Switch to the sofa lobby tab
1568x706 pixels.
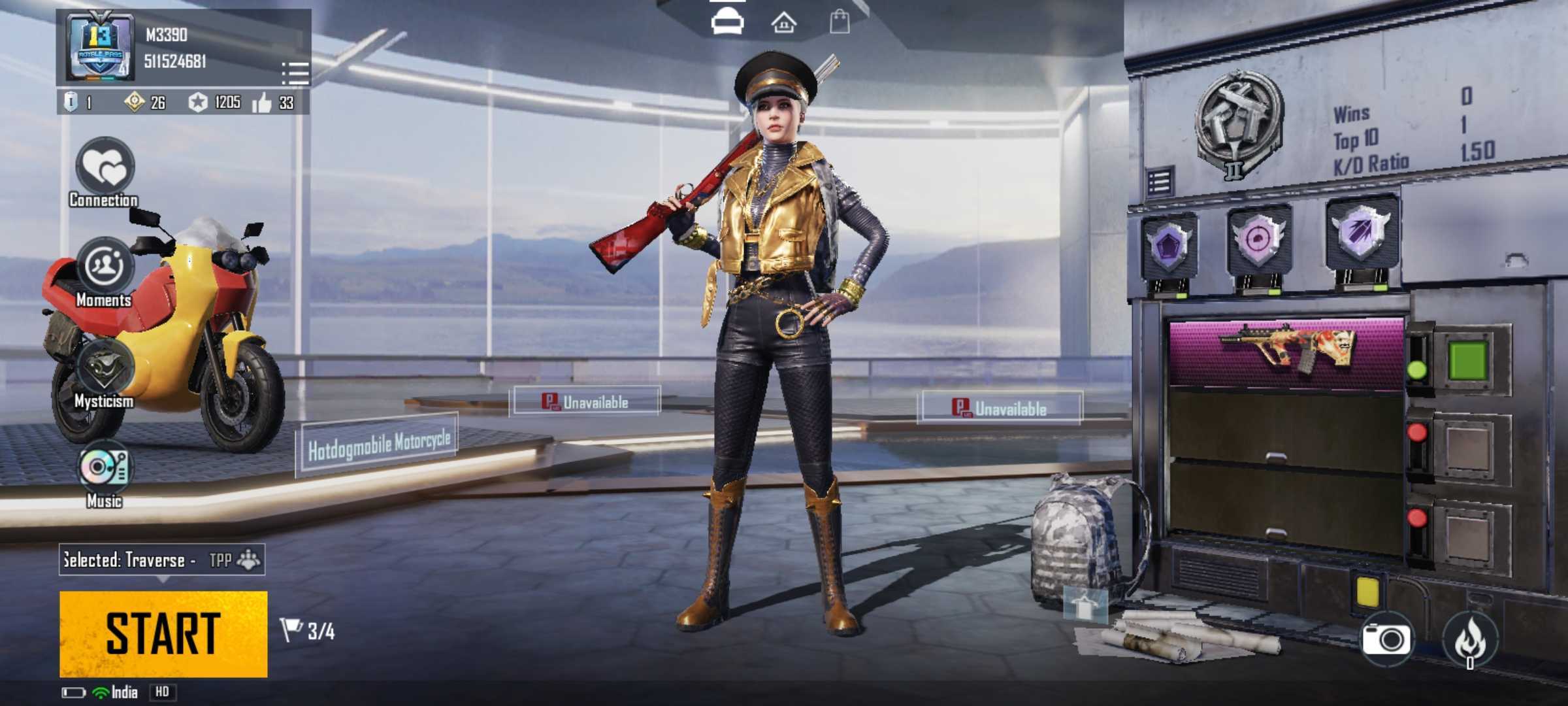[x=727, y=23]
